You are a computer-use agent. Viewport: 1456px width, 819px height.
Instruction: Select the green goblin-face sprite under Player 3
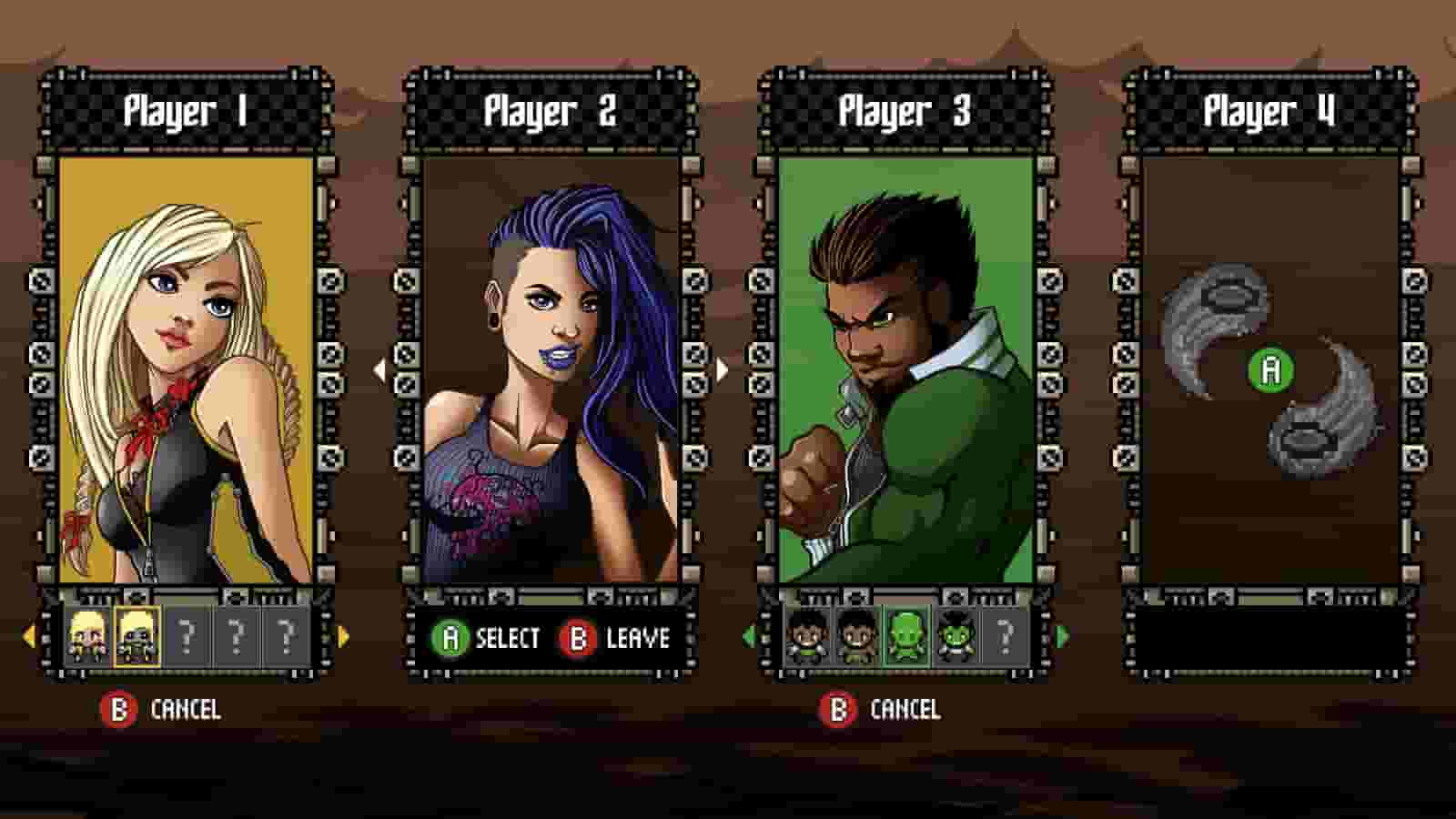[x=956, y=637]
